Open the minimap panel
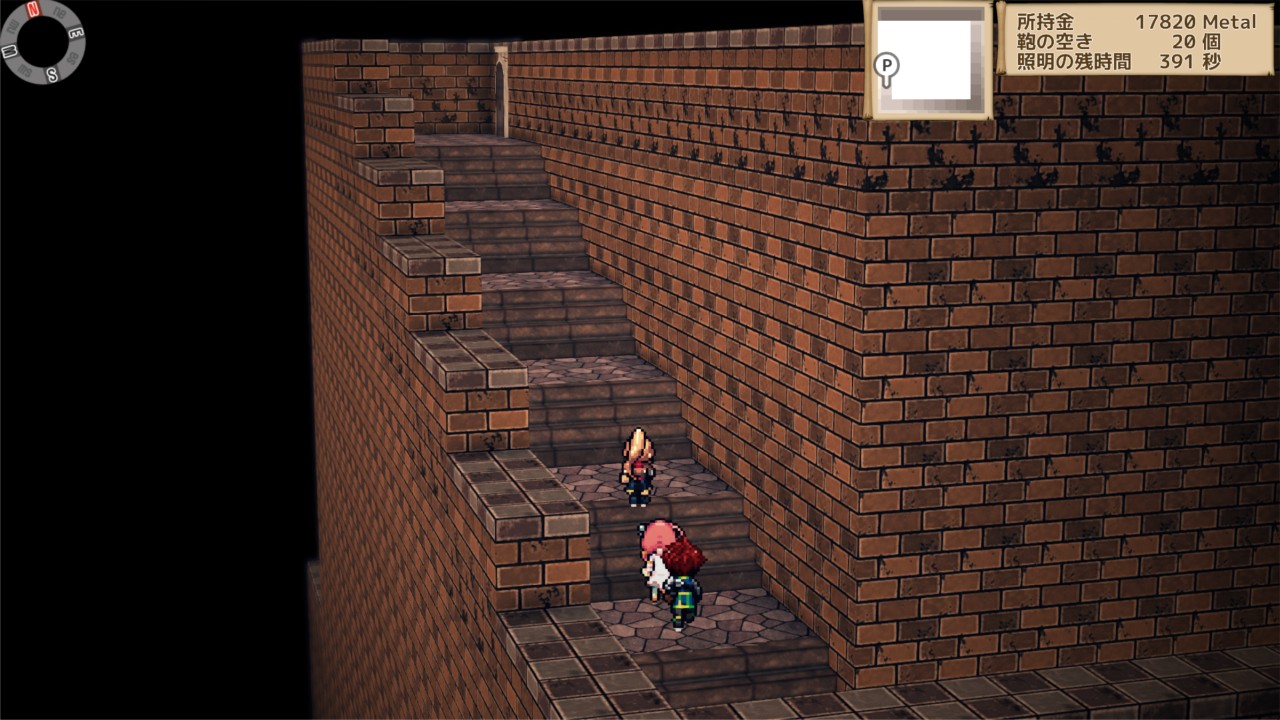Screen dimensions: 1280x720 pos(931,59)
